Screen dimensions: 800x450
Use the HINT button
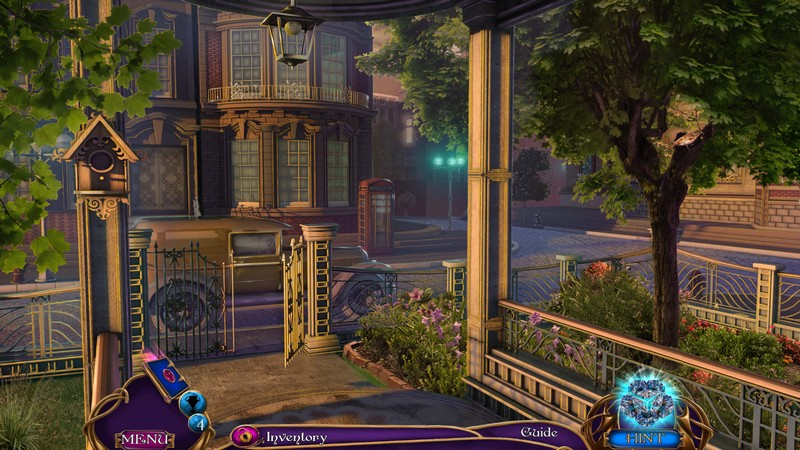647,438
